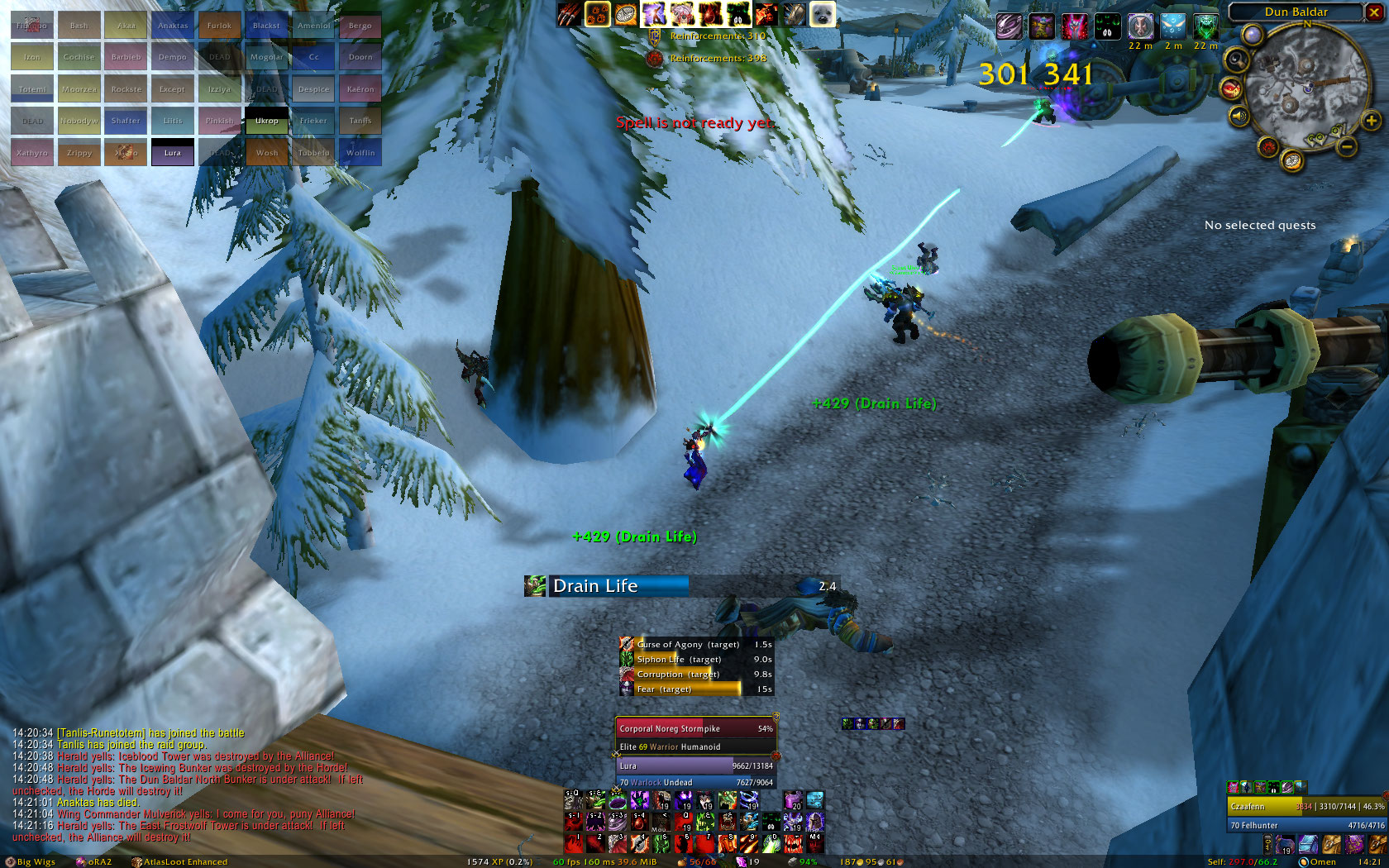Click the Lura player unit frame
The width and height of the screenshot is (1389, 868).
[695, 766]
